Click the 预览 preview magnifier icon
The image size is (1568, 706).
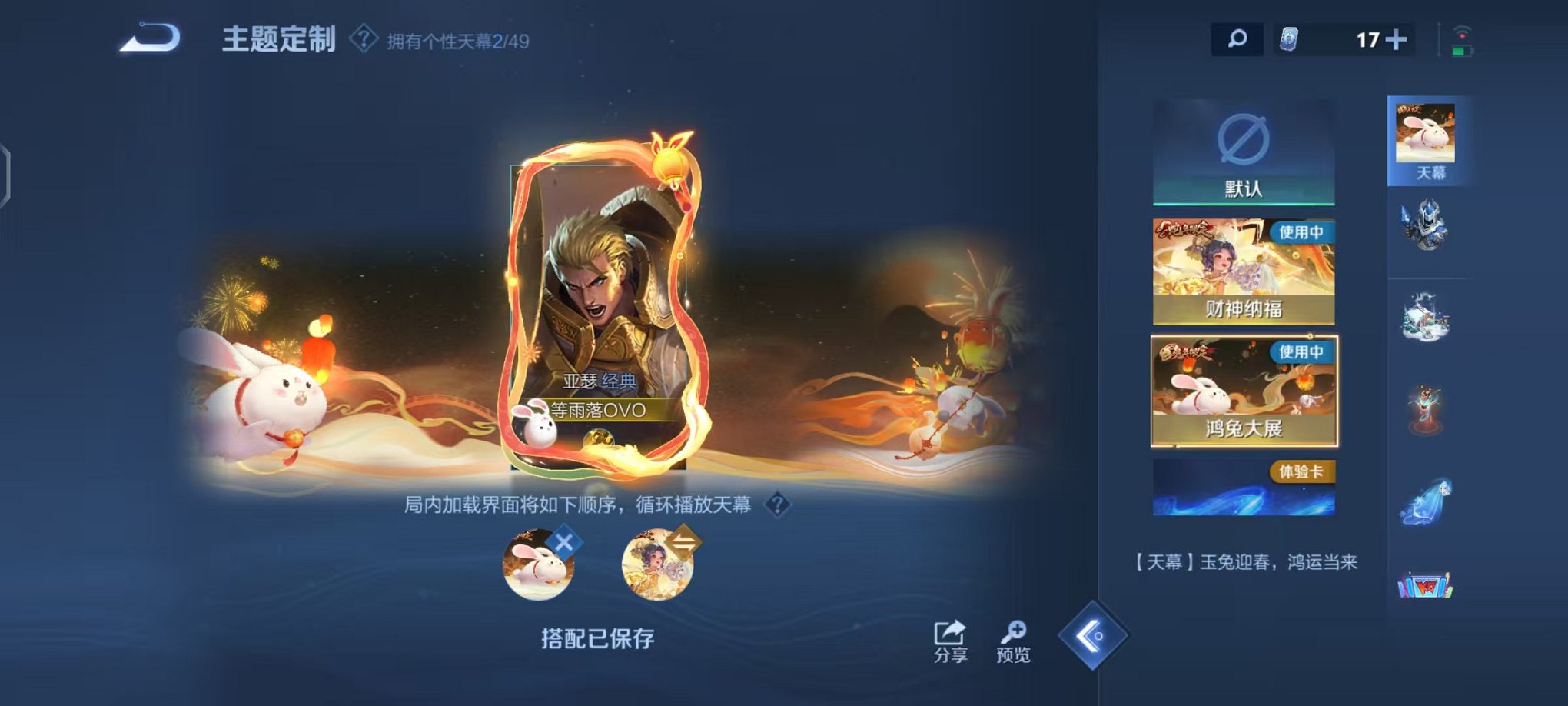1016,631
